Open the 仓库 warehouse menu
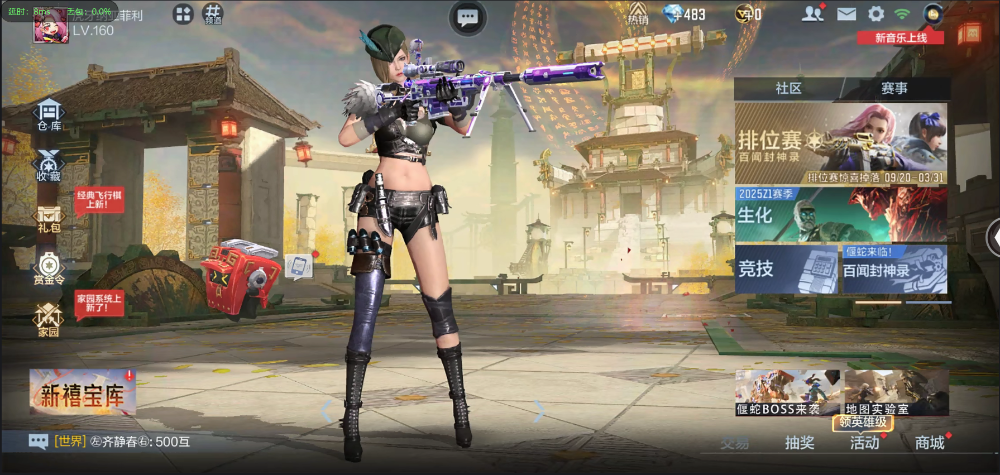This screenshot has width=1000, height=475. 49,115
